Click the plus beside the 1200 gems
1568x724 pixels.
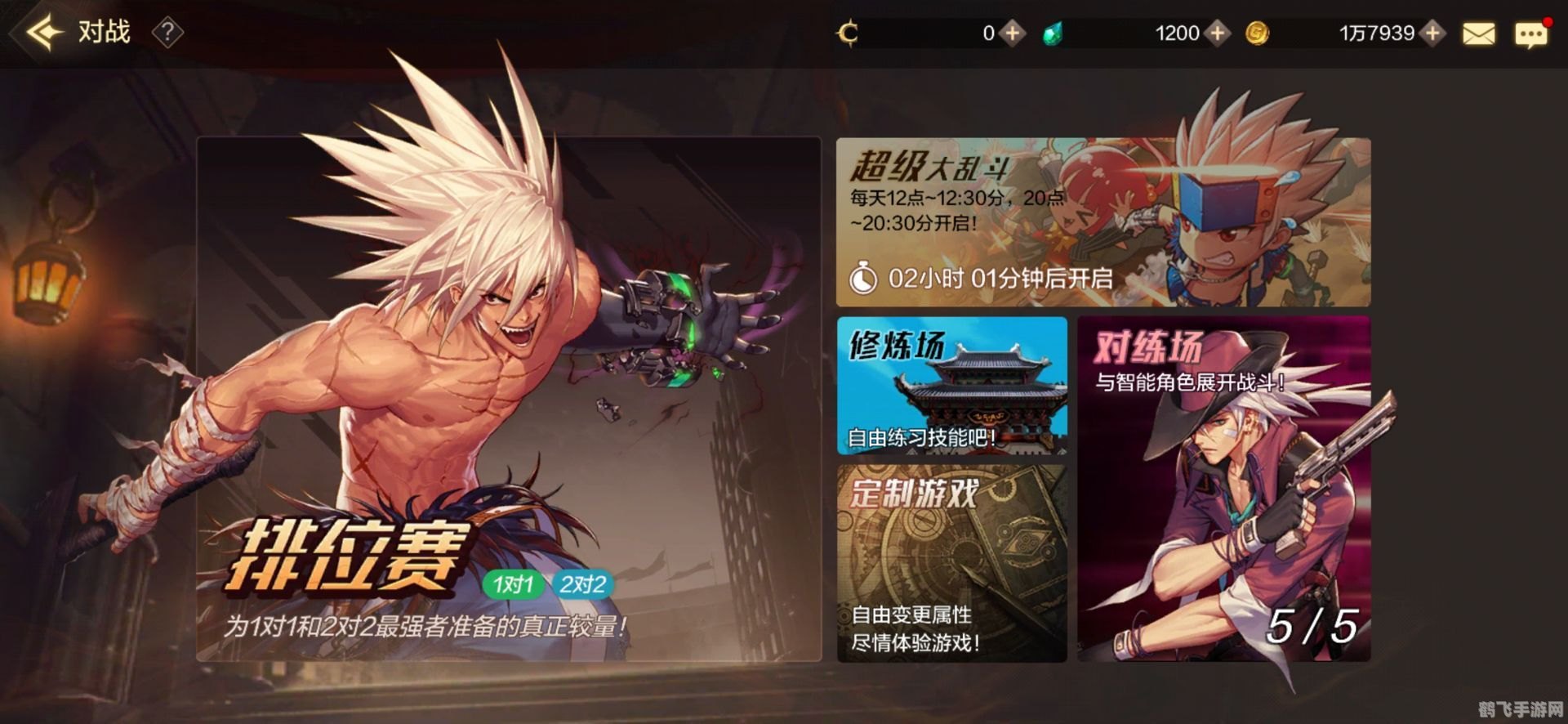1219,34
